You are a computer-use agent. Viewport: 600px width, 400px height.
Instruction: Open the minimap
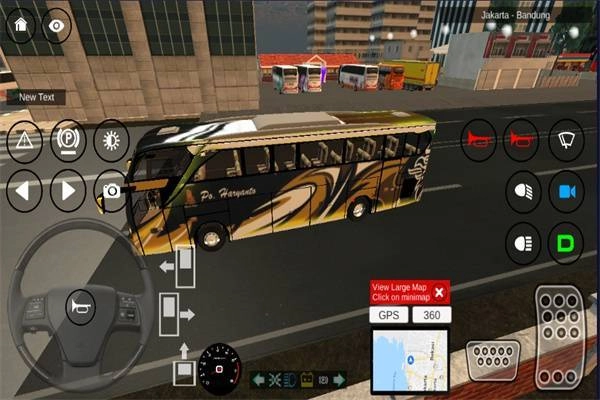coord(410,360)
